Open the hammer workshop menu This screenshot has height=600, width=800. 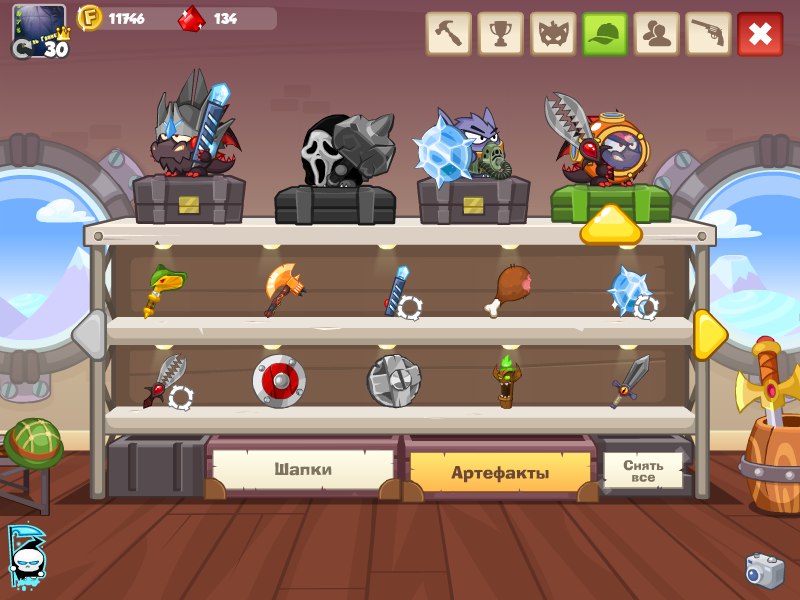(x=449, y=34)
